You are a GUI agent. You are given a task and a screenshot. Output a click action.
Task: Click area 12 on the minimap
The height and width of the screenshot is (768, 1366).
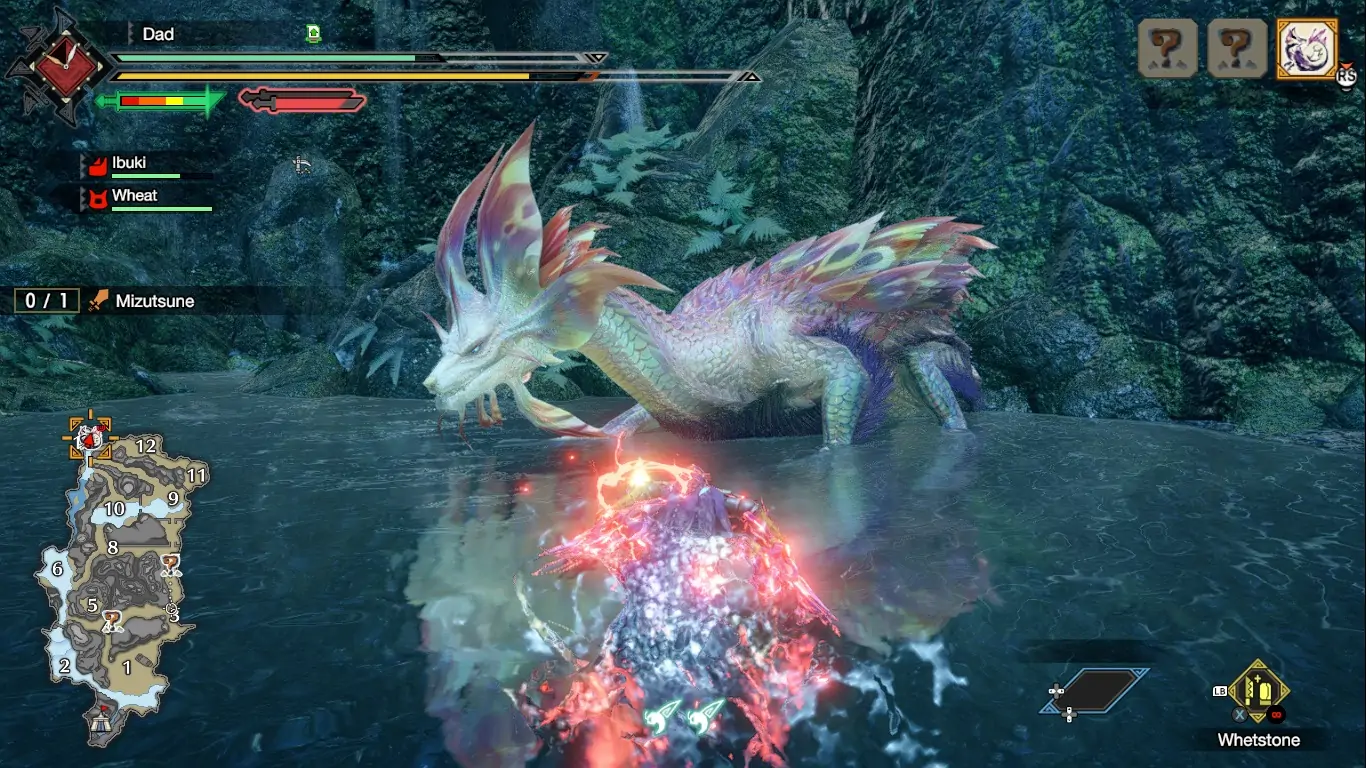pos(146,445)
